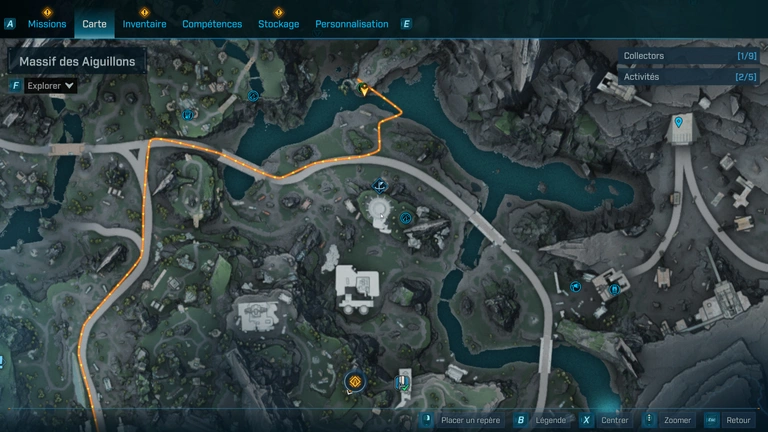Open the Stockage tab
The width and height of the screenshot is (768, 432).
point(278,24)
